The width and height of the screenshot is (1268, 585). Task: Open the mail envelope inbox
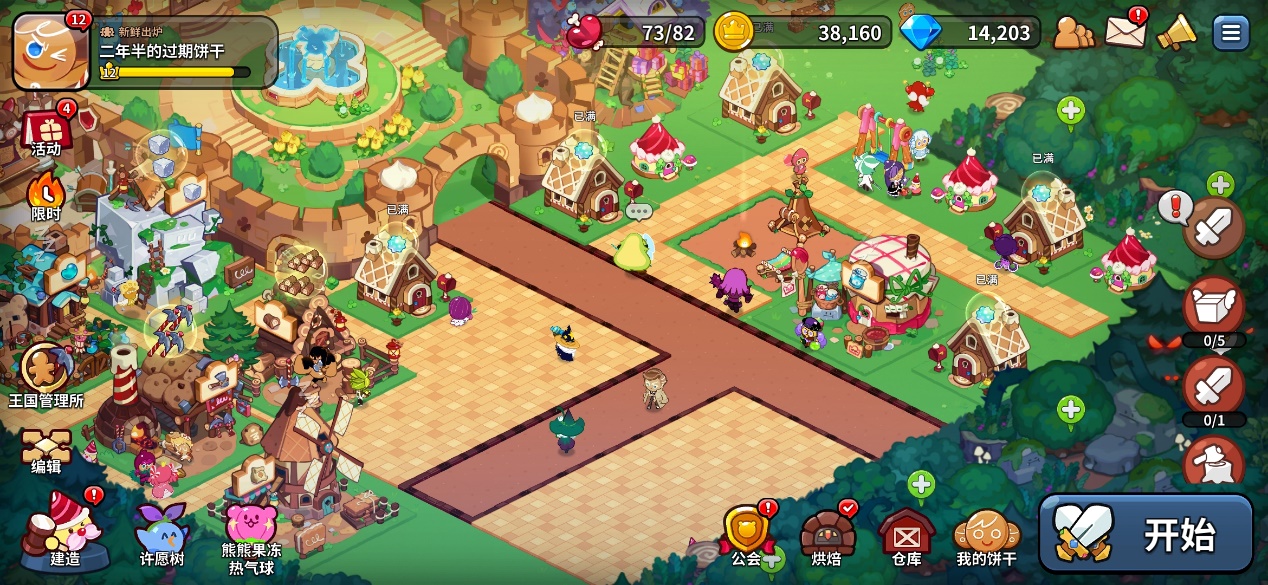(1125, 31)
